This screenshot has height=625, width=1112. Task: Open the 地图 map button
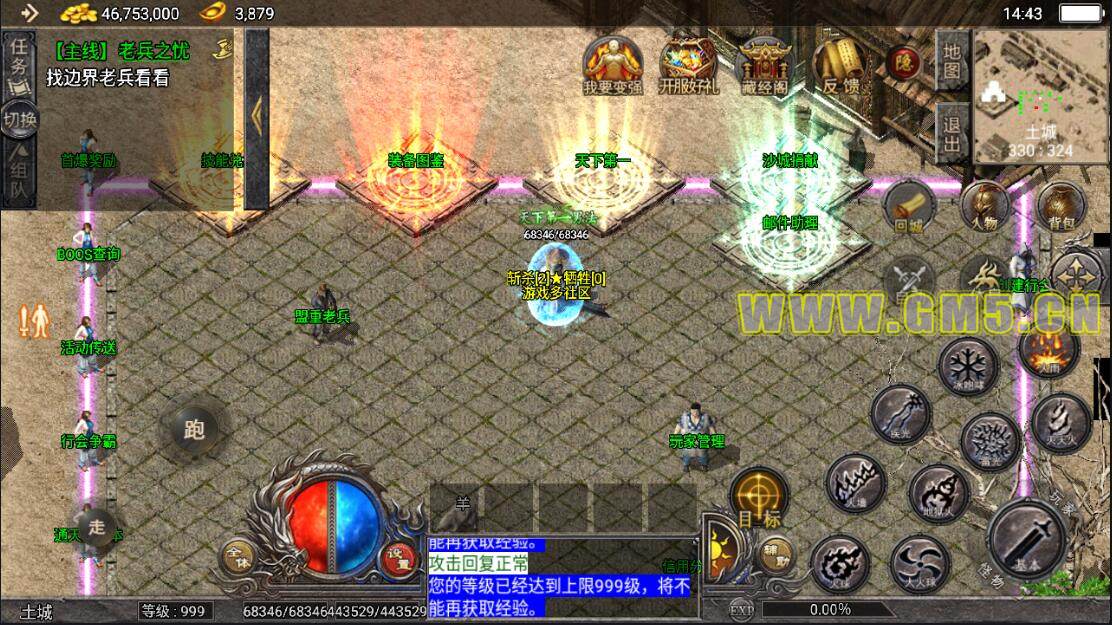[952, 60]
